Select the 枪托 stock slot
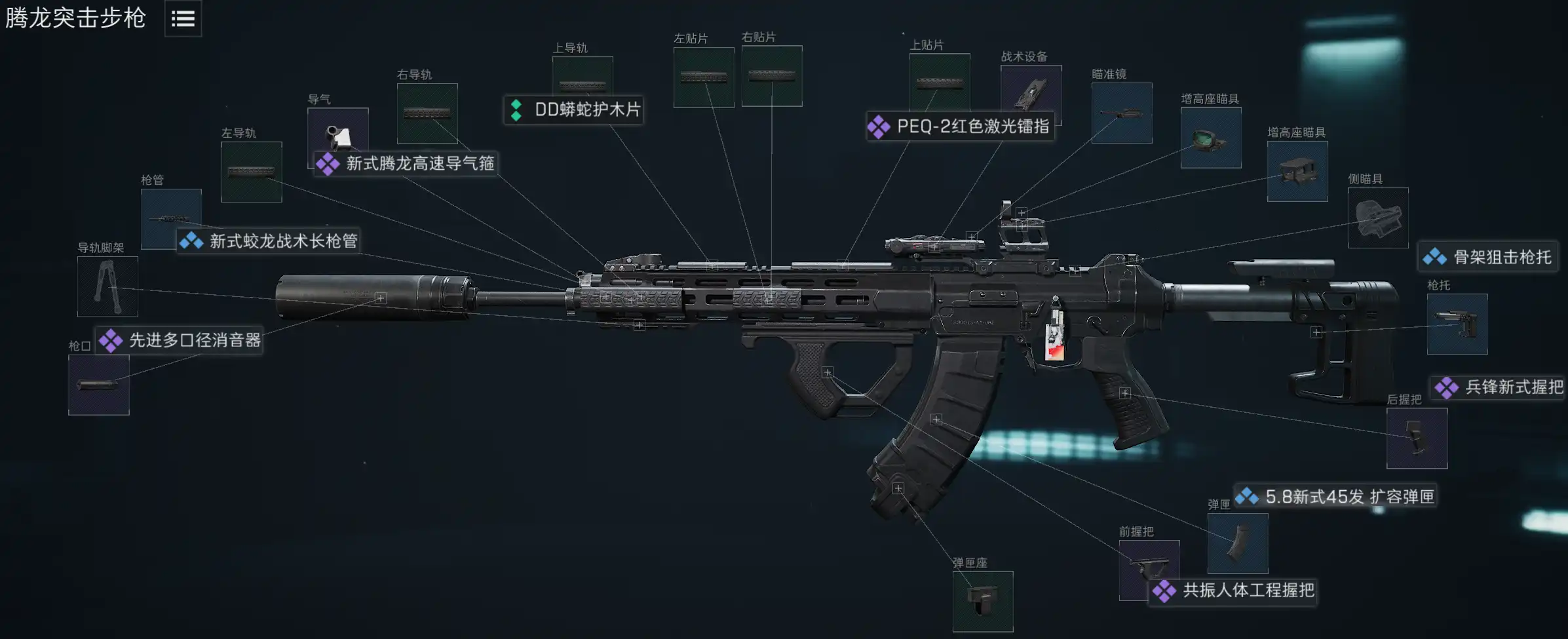 tap(1457, 324)
